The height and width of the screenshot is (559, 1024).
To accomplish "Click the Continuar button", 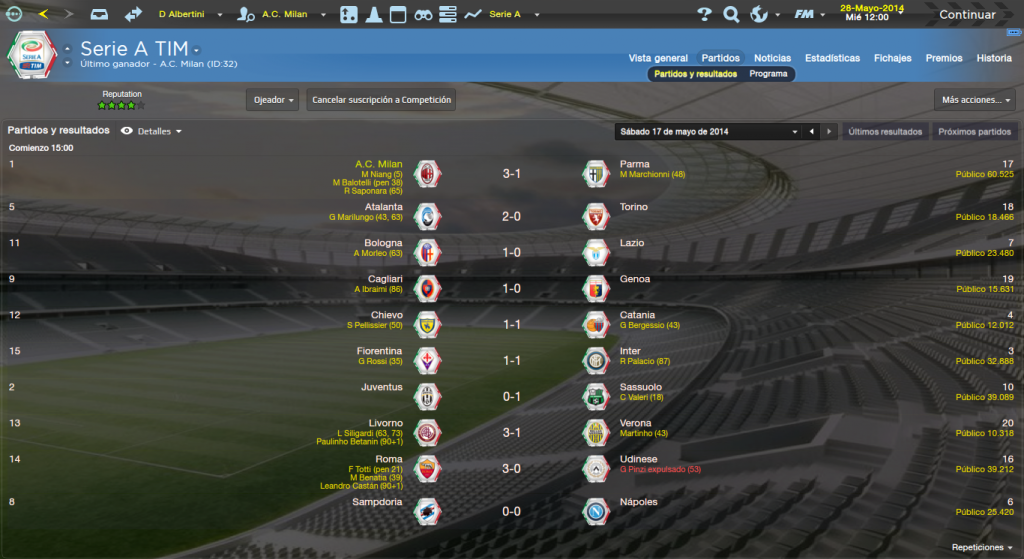I will pyautogui.click(x=966, y=15).
